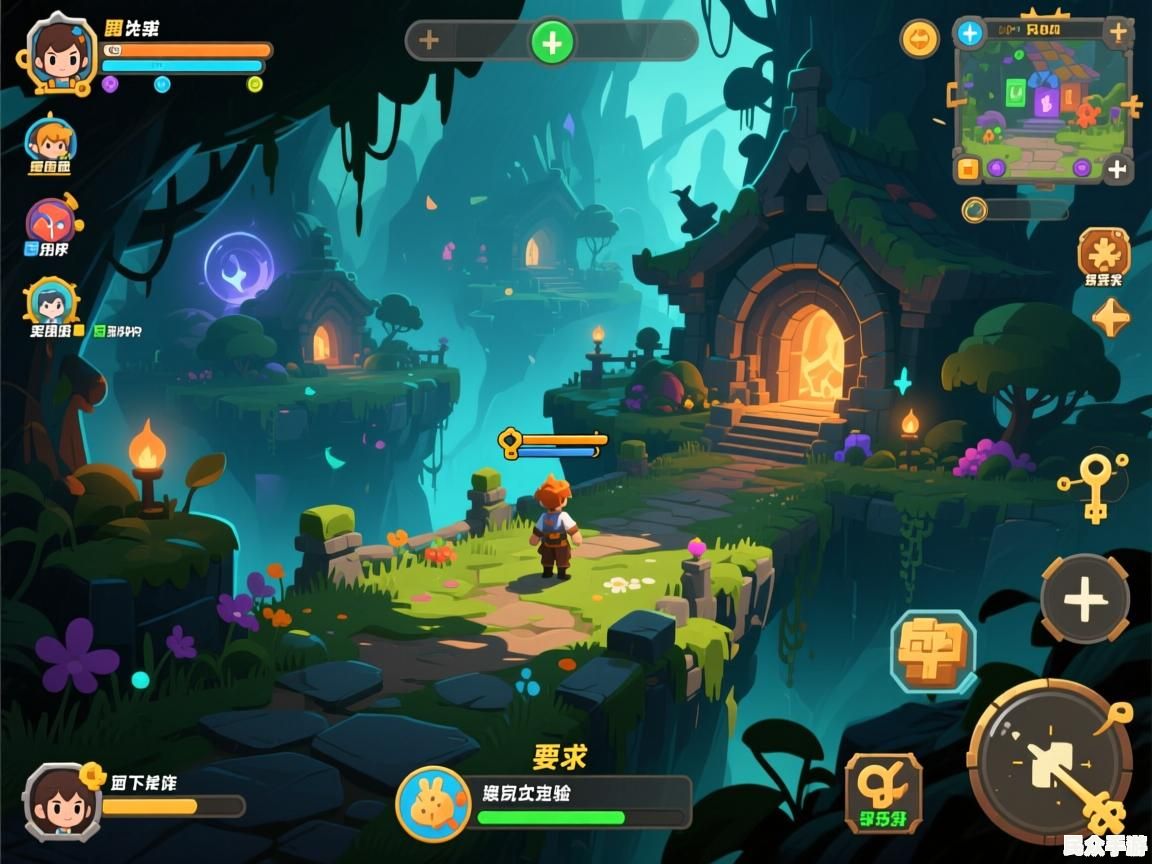This screenshot has width=1152, height=864.
Task: Select the golden key icon
Action: coord(1096,485)
